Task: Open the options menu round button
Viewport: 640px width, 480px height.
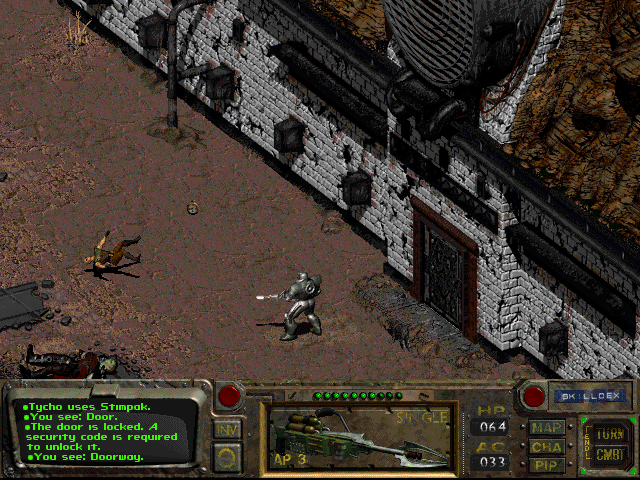Action: coord(227,457)
